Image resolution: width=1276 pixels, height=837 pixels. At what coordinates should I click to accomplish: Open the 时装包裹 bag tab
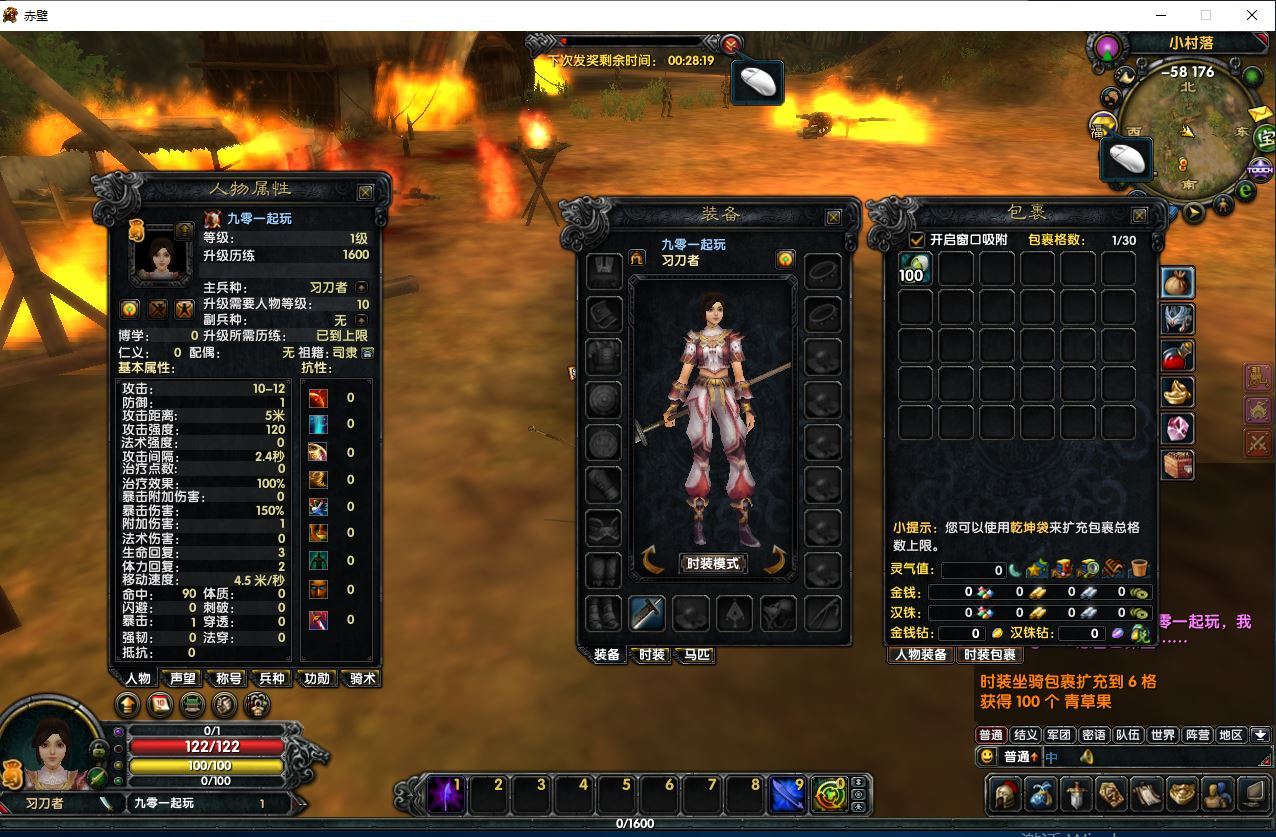[989, 655]
